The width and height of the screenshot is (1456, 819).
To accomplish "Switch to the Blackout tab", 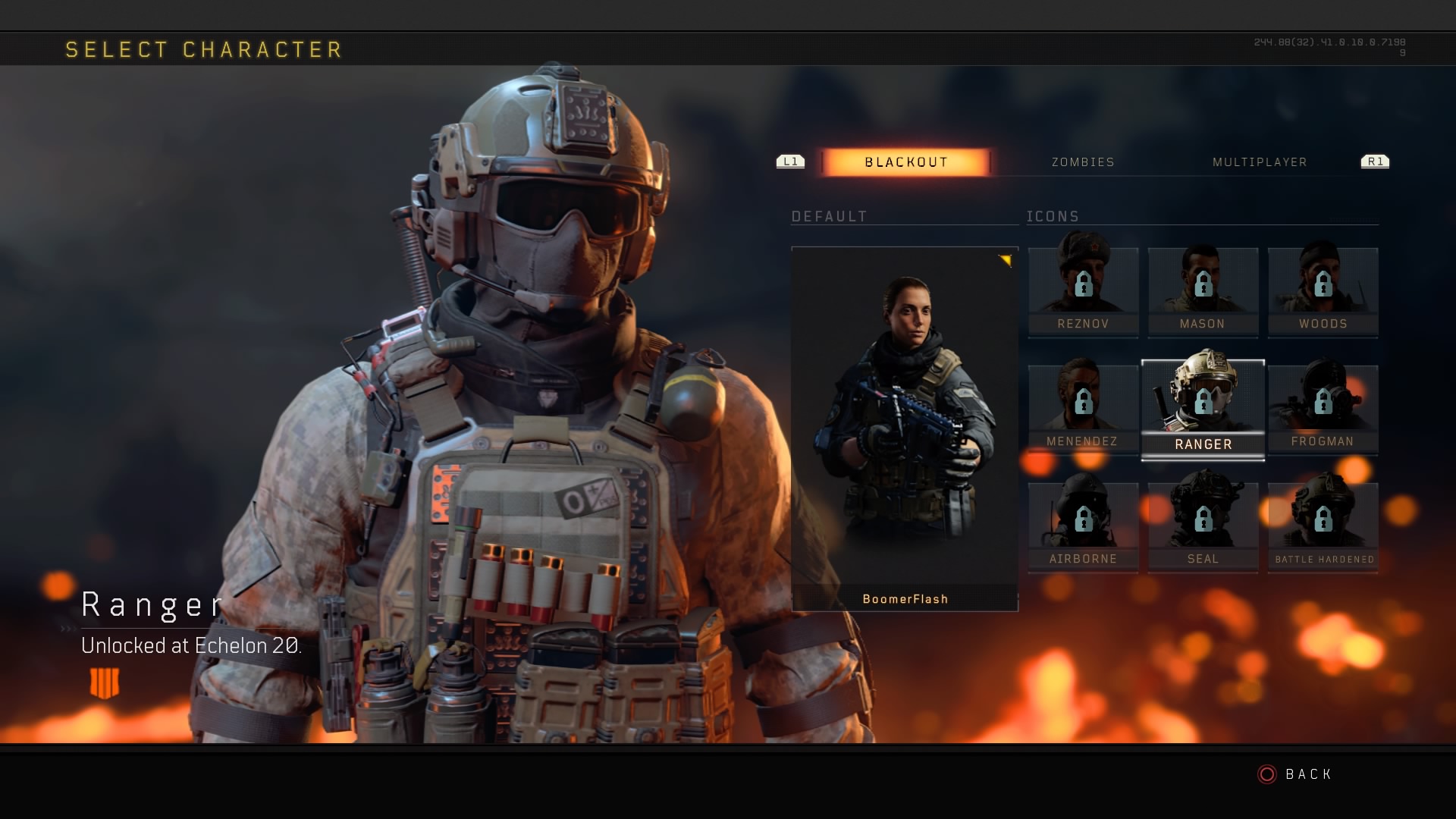I will pyautogui.click(x=906, y=162).
